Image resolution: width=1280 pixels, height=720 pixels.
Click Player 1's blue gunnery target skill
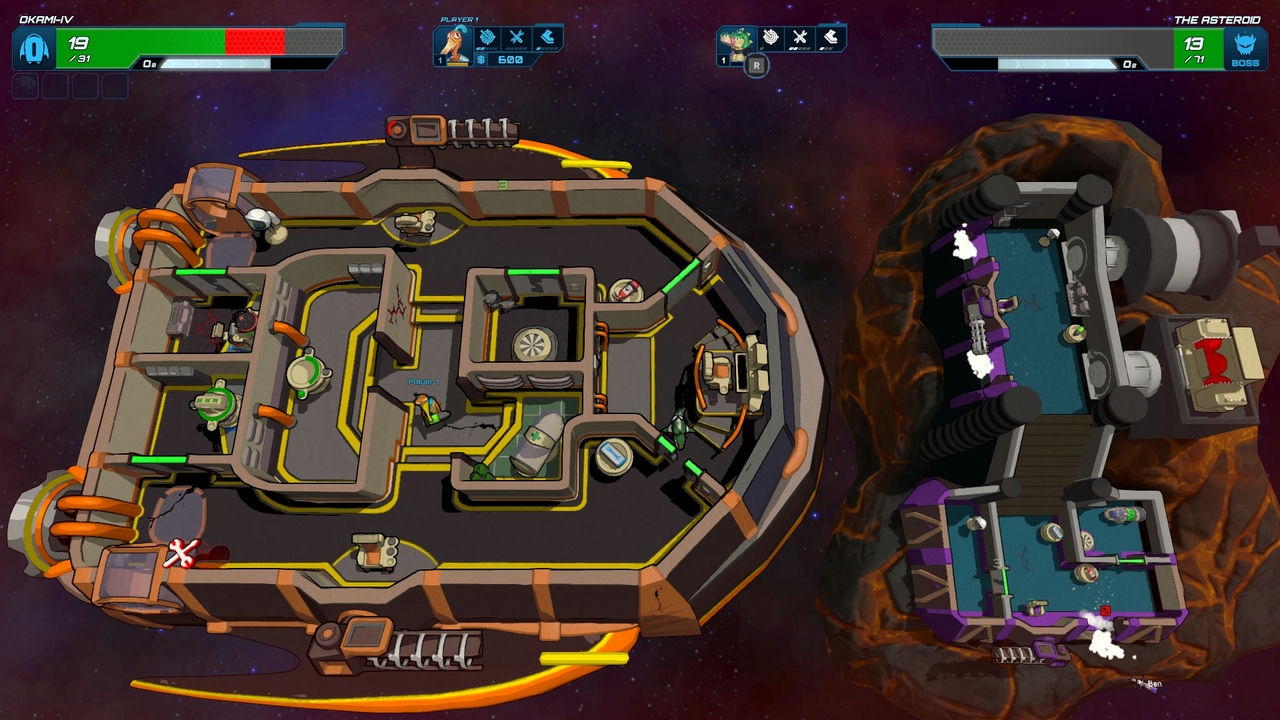point(486,39)
